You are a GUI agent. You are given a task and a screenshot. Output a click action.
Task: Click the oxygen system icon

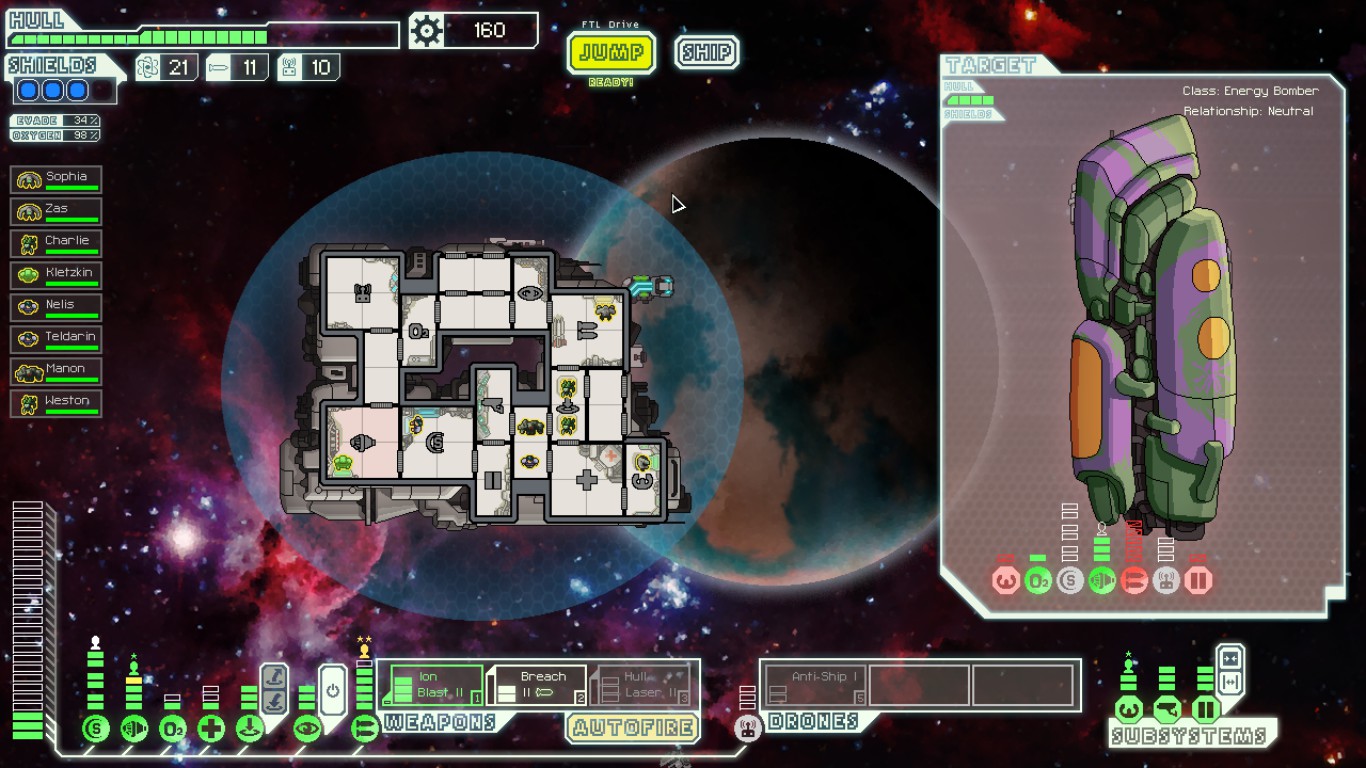pos(172,728)
